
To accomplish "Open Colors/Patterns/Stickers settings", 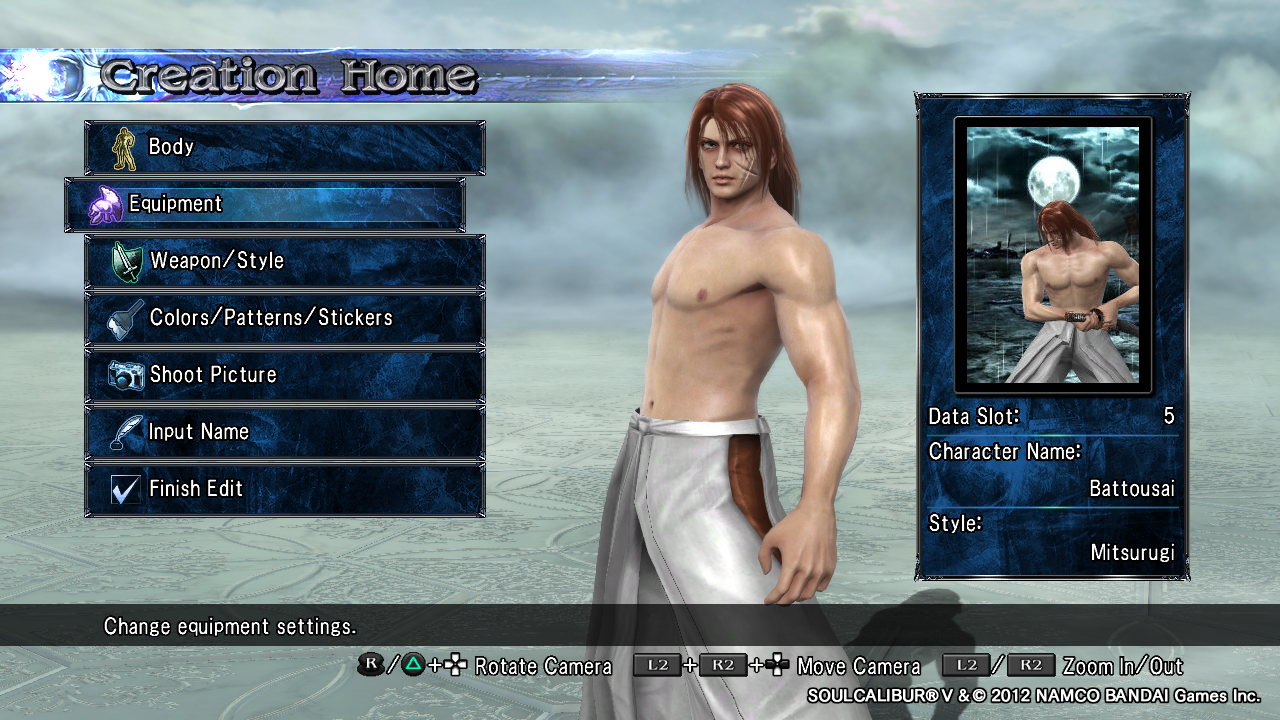I will coord(284,318).
